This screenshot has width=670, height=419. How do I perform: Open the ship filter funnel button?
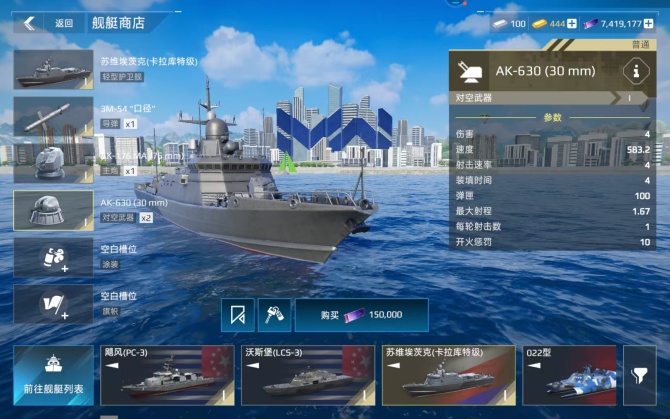pyautogui.click(x=639, y=372)
